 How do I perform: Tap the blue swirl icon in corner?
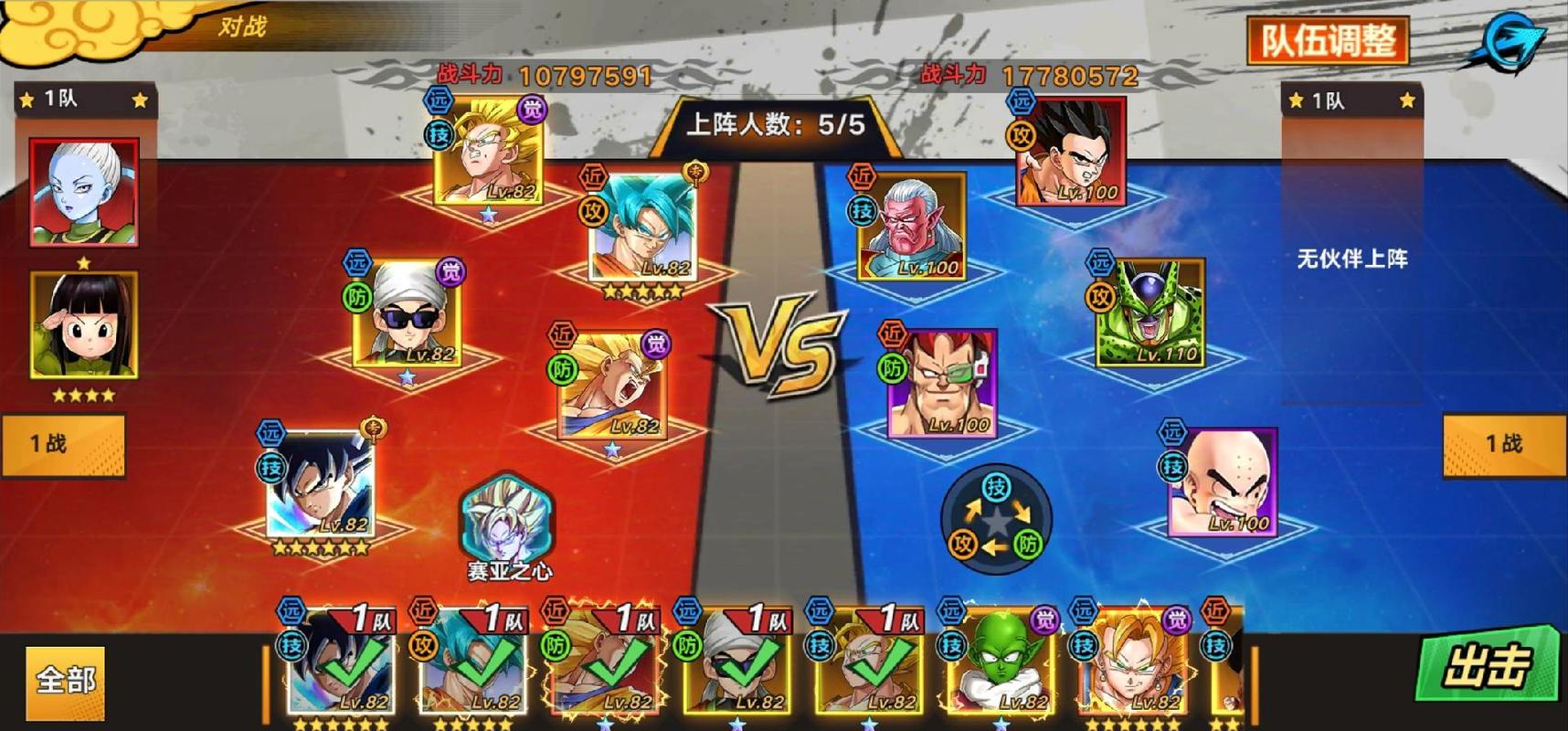(1510, 41)
